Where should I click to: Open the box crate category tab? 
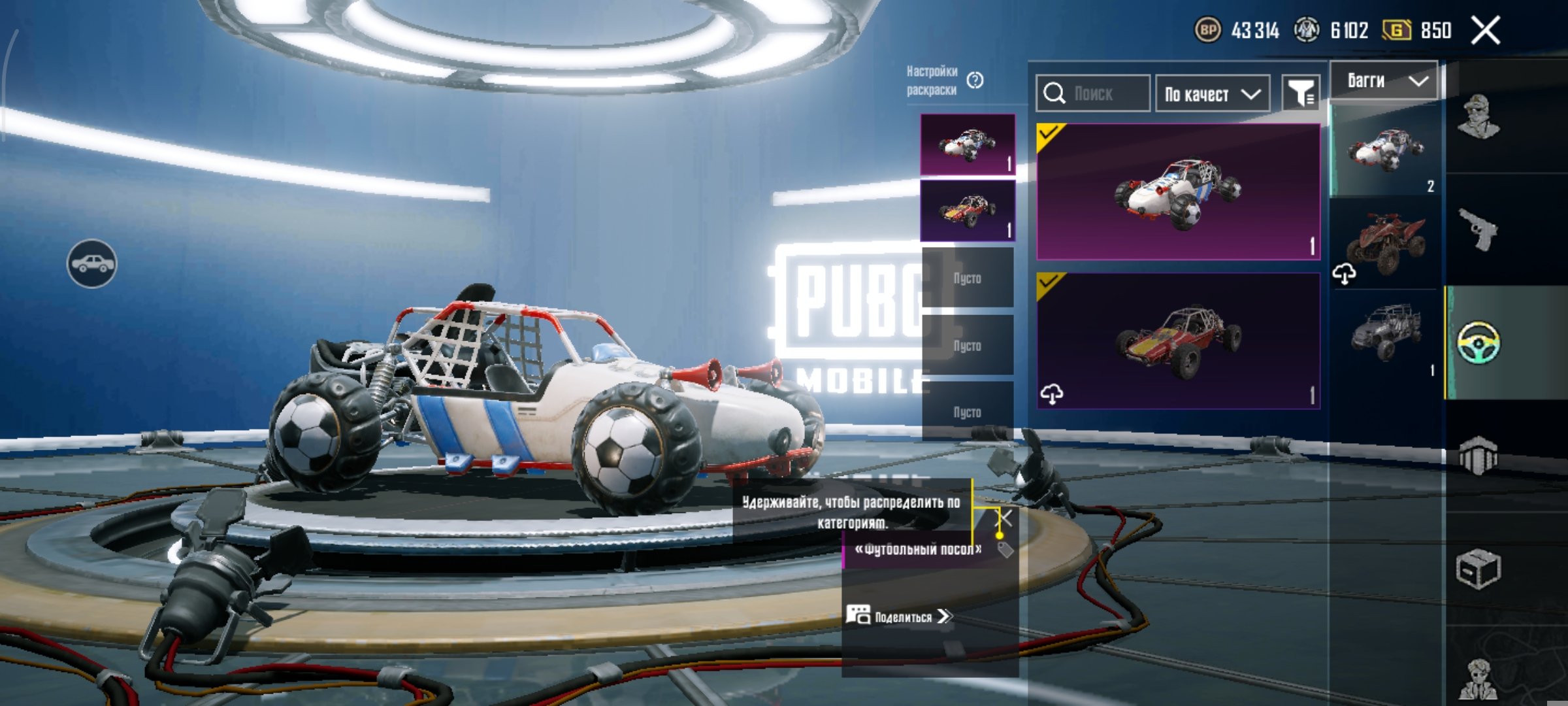tap(1478, 569)
